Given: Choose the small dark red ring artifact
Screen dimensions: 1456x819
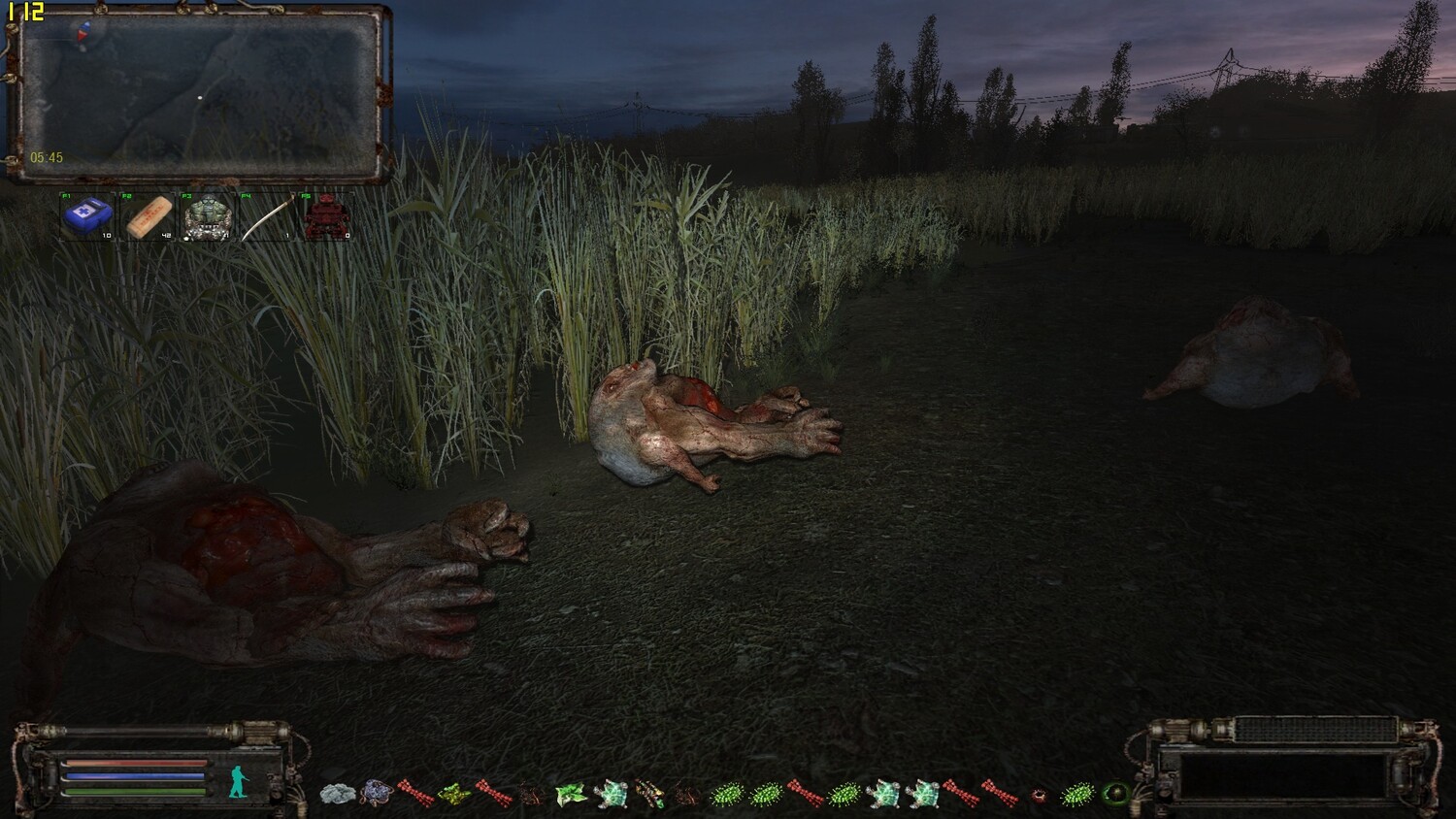Looking at the screenshot, I should tap(1040, 796).
